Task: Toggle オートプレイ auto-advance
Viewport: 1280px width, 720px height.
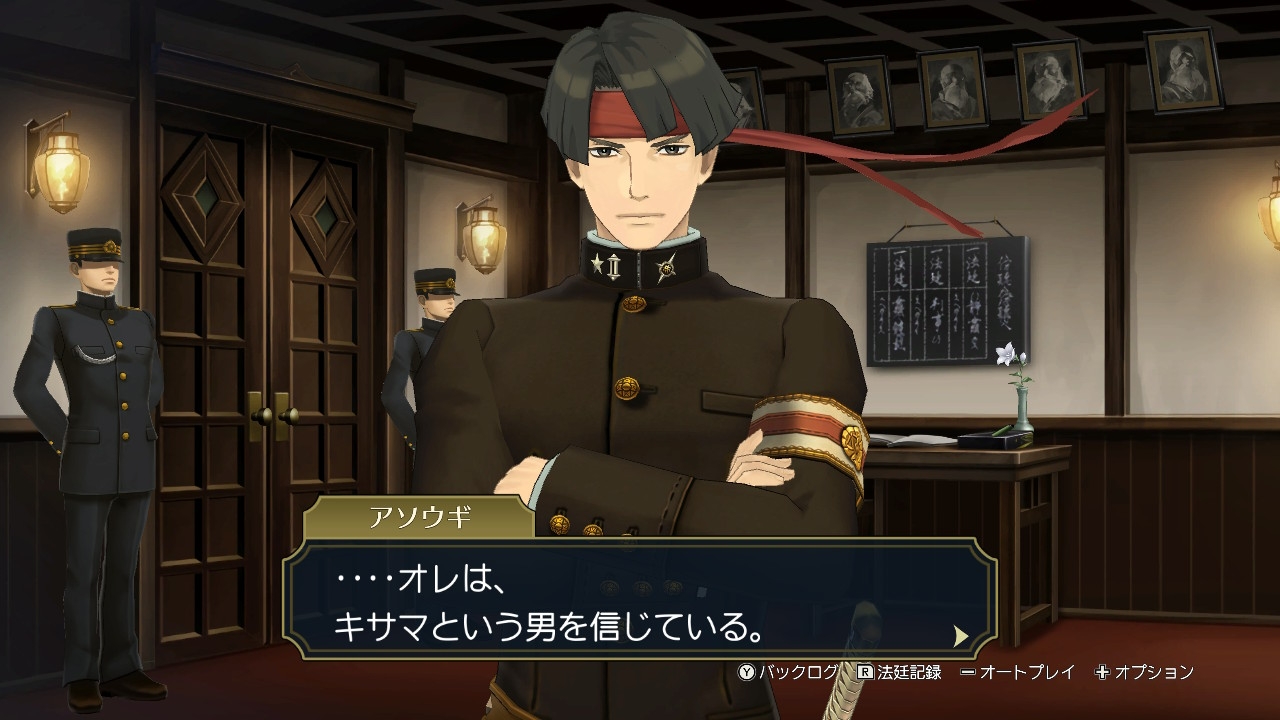Action: click(1017, 672)
